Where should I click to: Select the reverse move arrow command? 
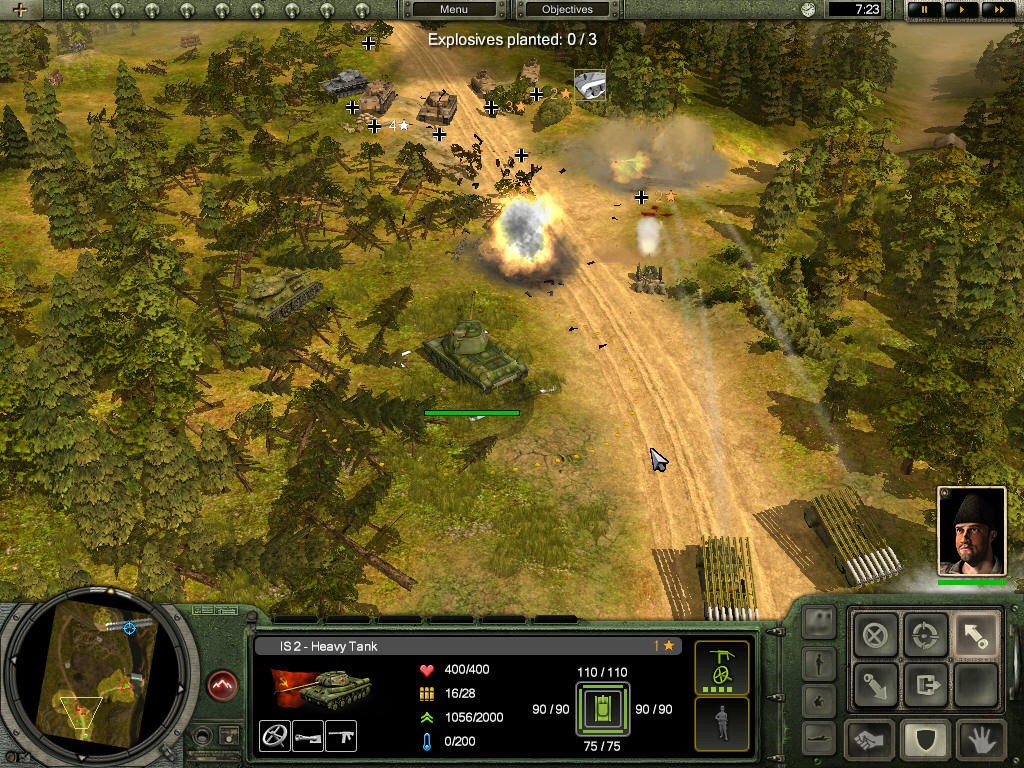[876, 686]
